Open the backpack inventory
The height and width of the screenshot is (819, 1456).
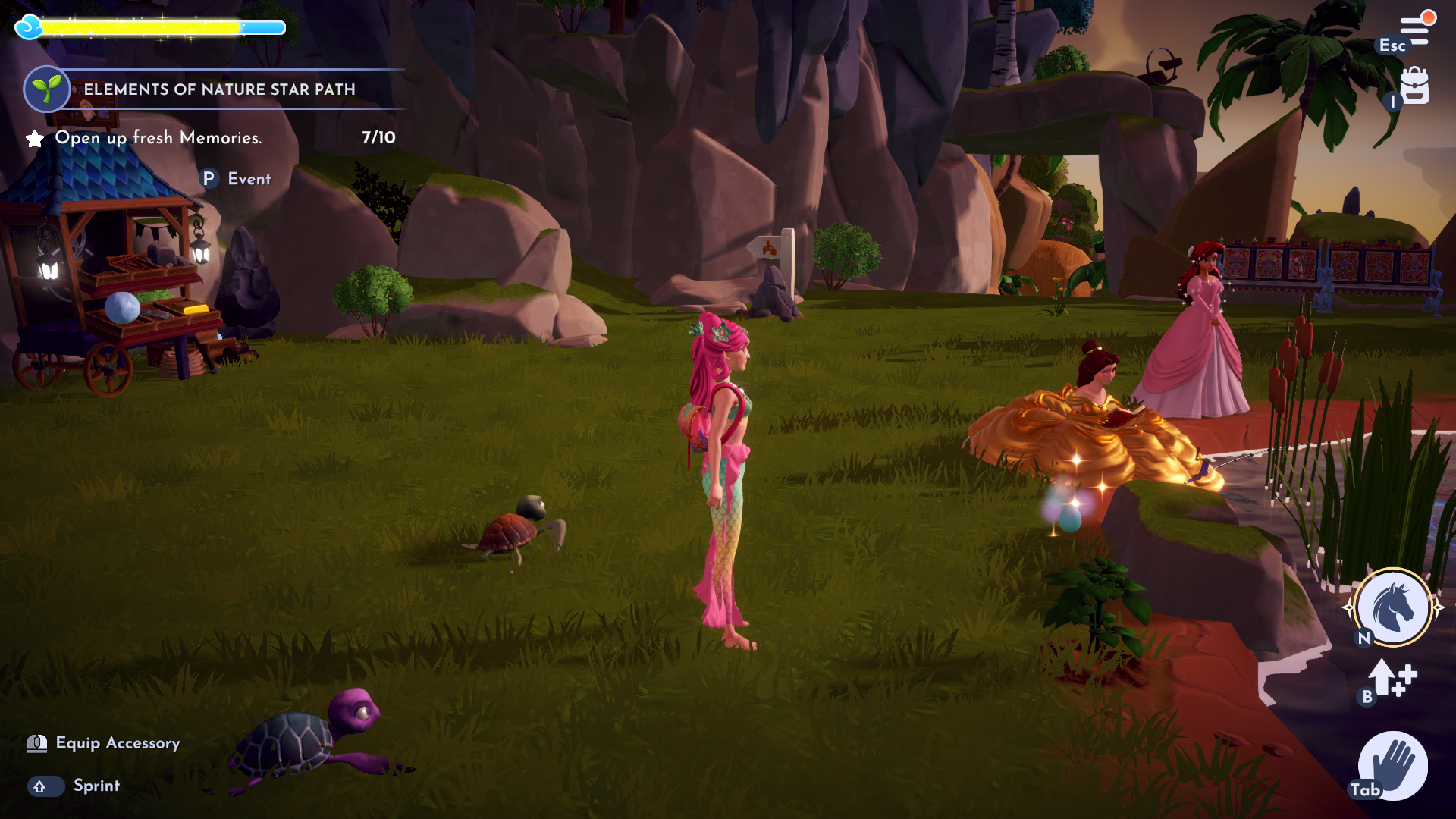pyautogui.click(x=1414, y=86)
